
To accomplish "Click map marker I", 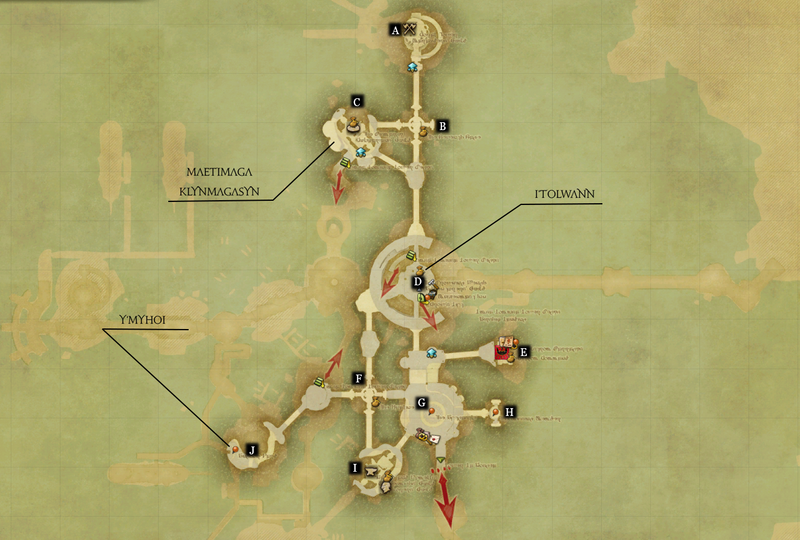I will (x=353, y=467).
